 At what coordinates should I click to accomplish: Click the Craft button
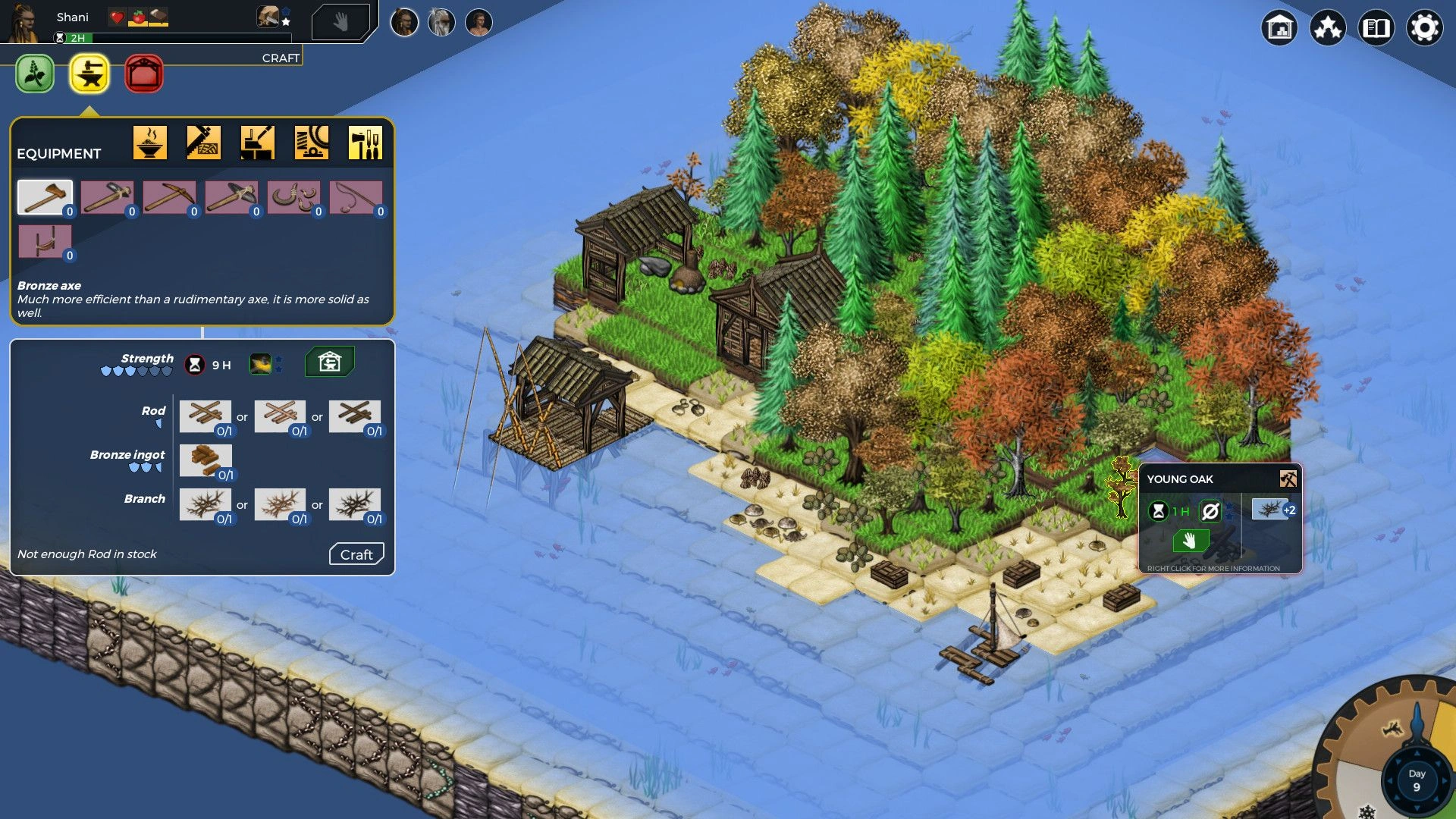[x=356, y=554]
